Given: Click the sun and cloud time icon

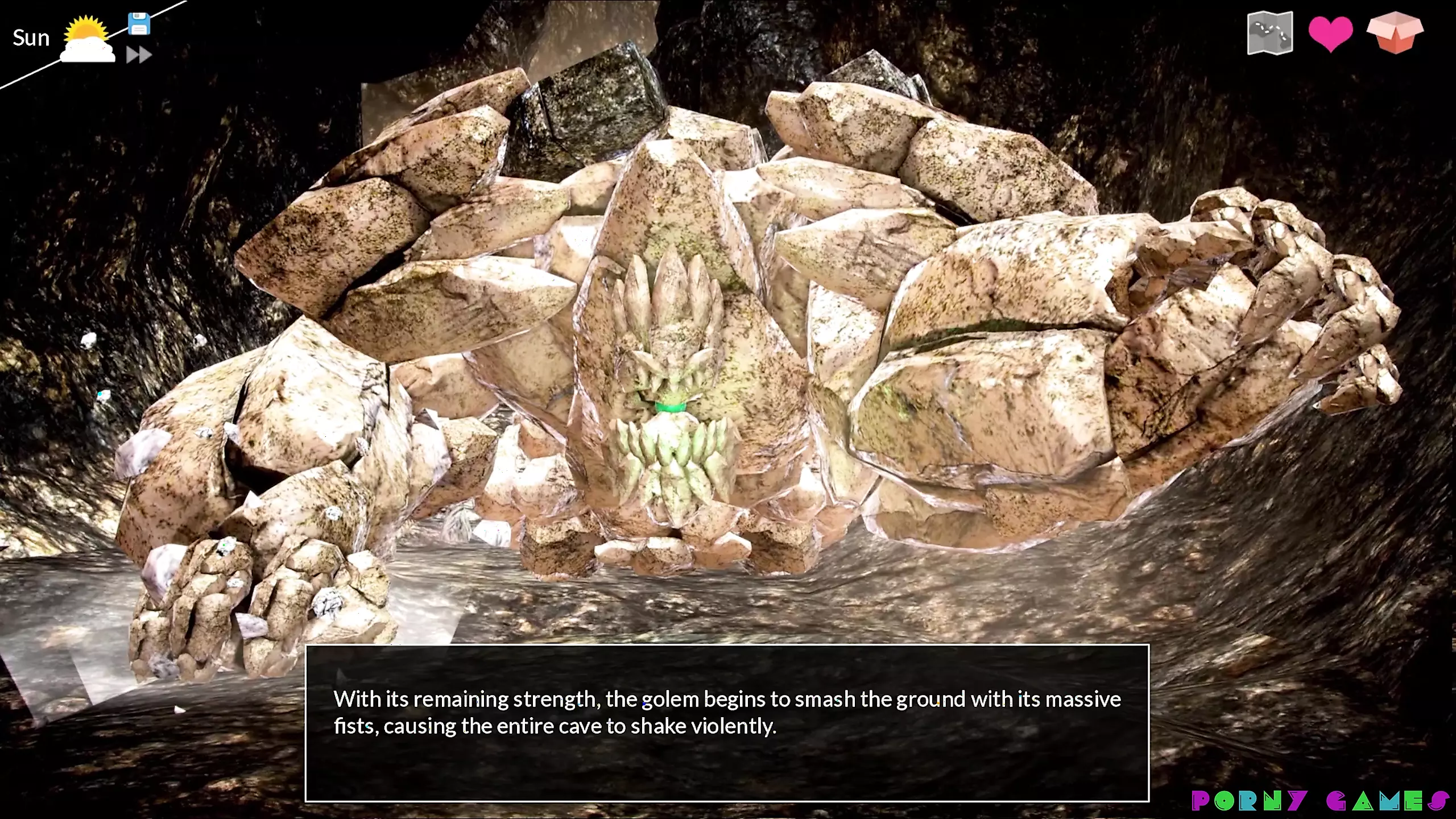Looking at the screenshot, I should tap(87, 39).
